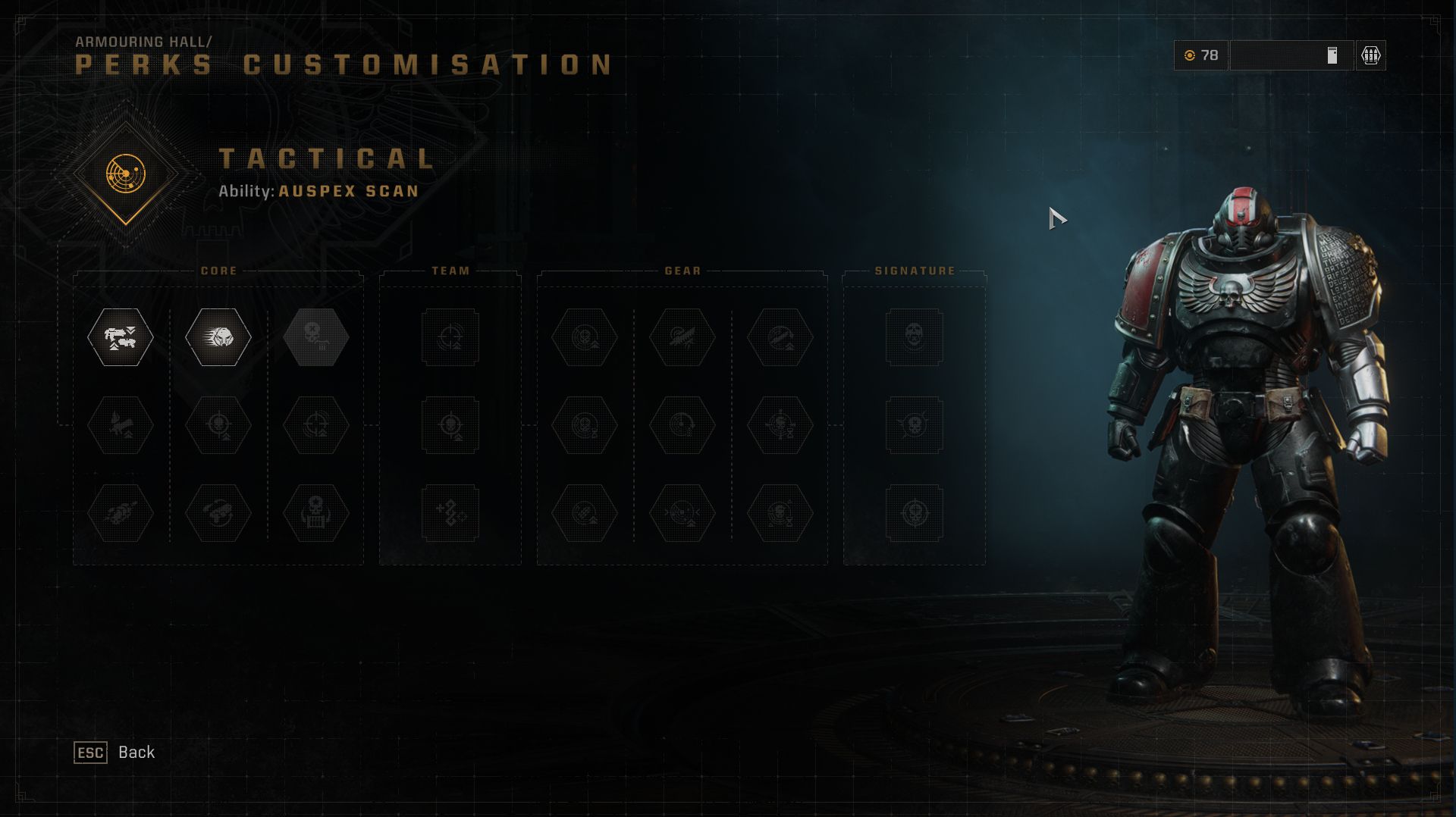Select the melta bomb perk at Core bottom-left
The width and height of the screenshot is (1456, 817).
click(x=120, y=513)
